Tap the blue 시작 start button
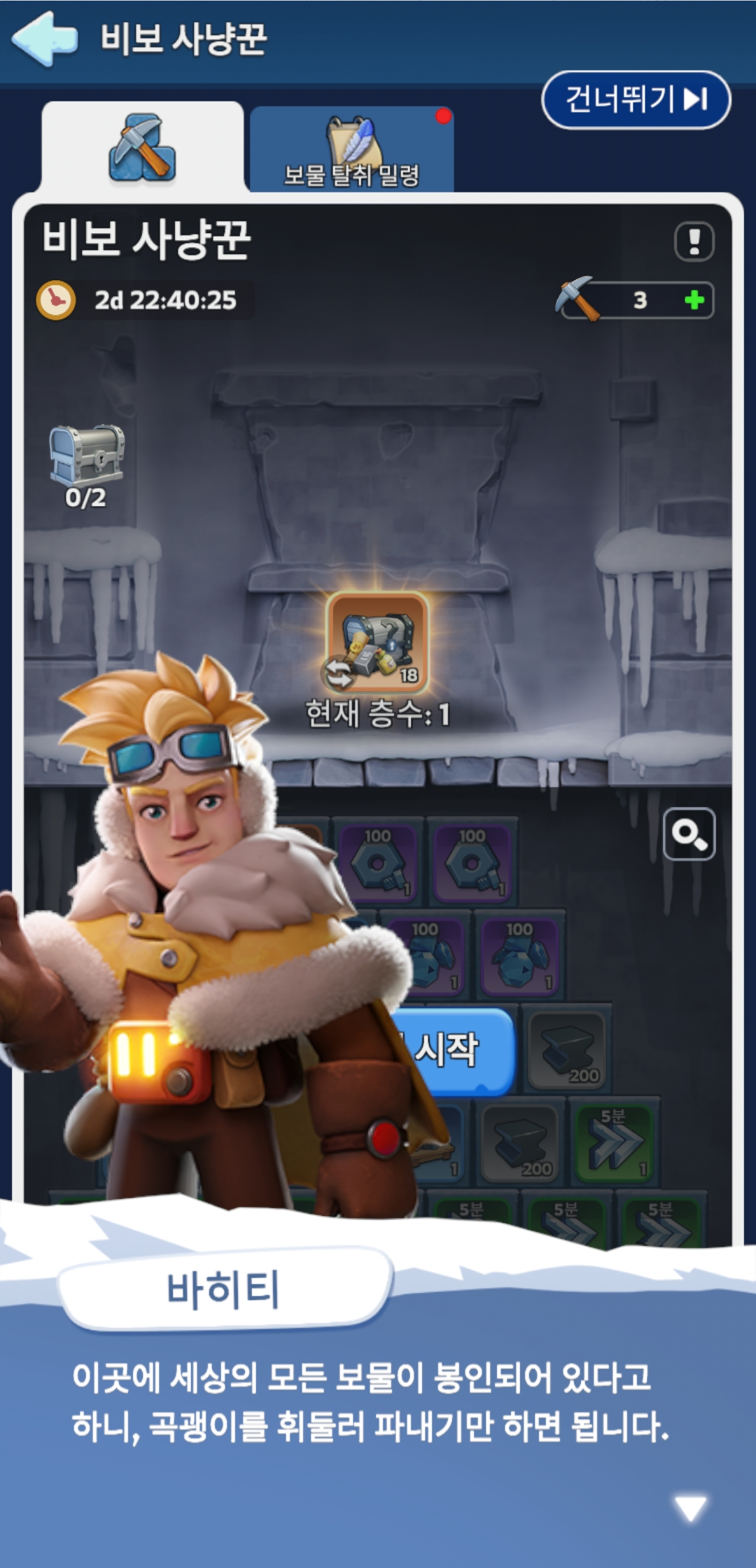This screenshot has width=756, height=1568. coord(455,1050)
